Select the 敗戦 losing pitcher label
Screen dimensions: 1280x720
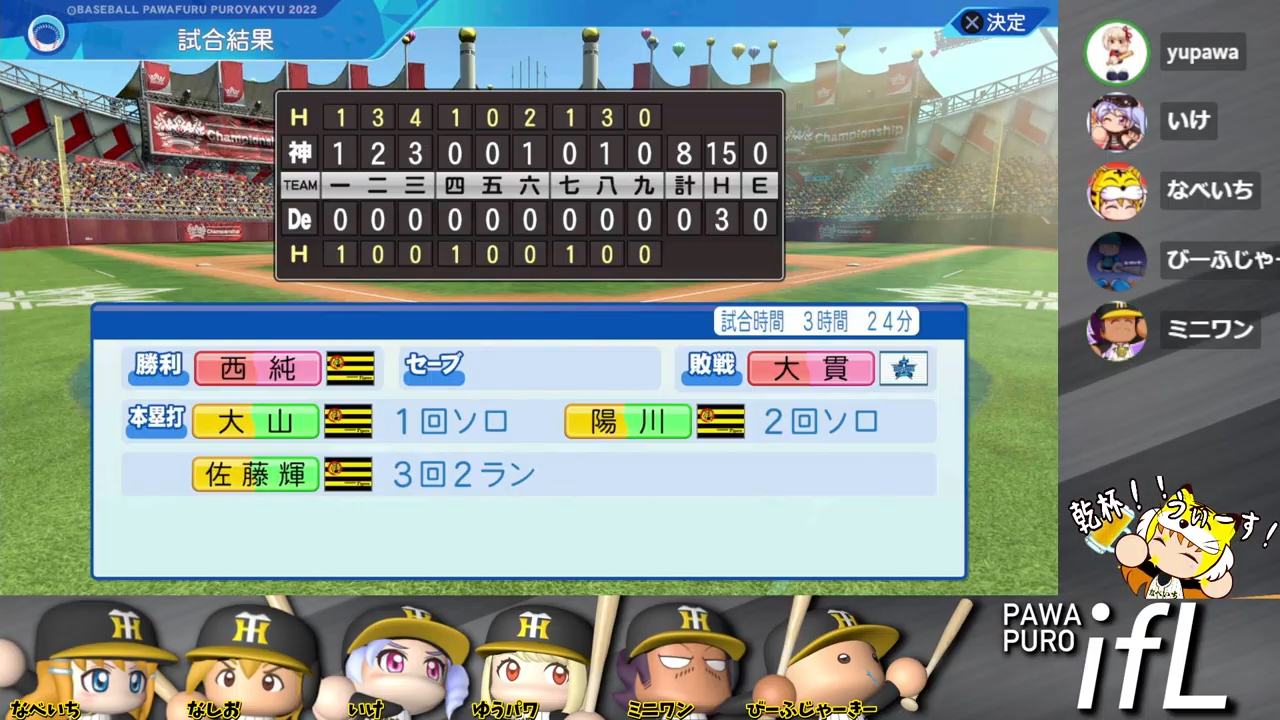710,368
